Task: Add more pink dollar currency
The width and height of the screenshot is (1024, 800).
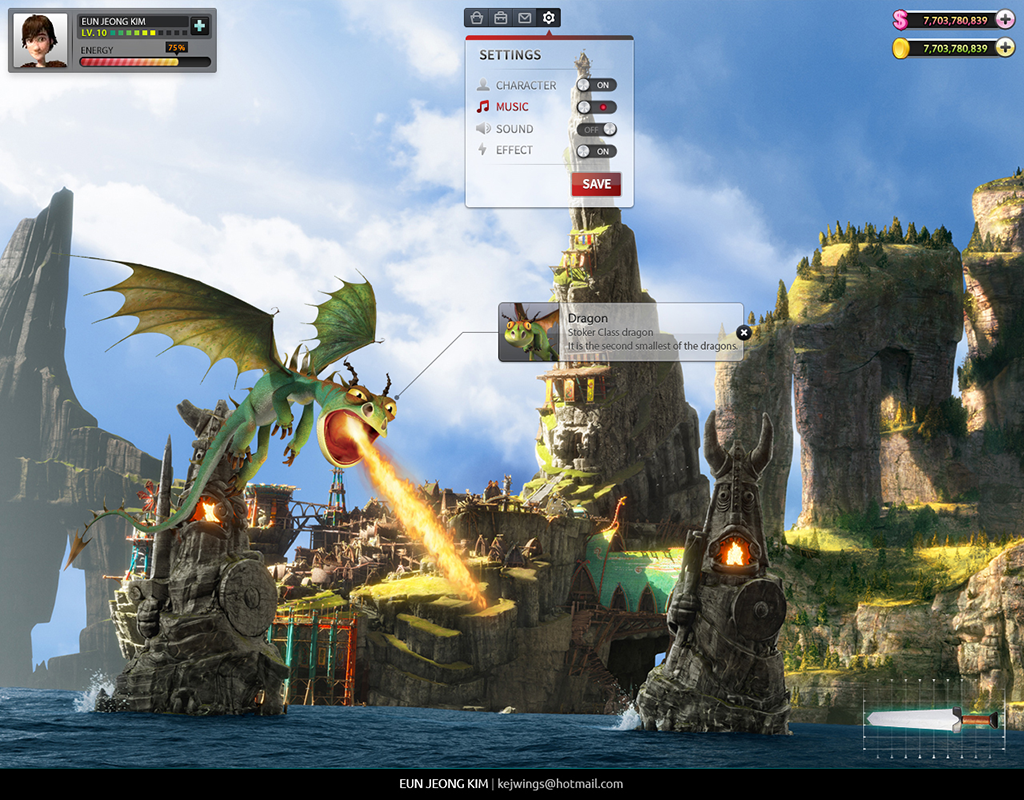Action: (x=1005, y=20)
